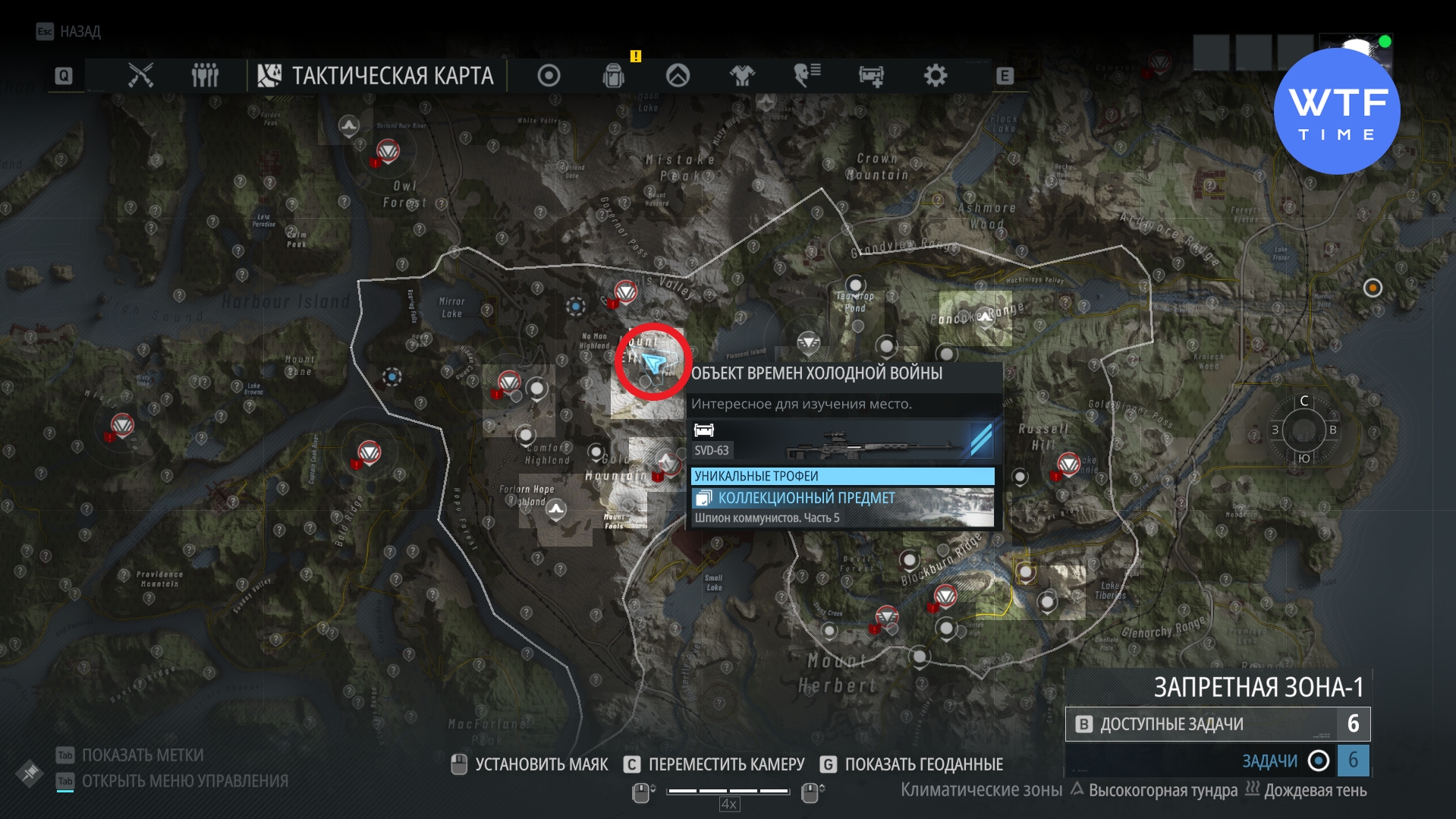Select the bivouac marker near Owl Forest
The width and height of the screenshot is (1456, 819).
pos(349,125)
